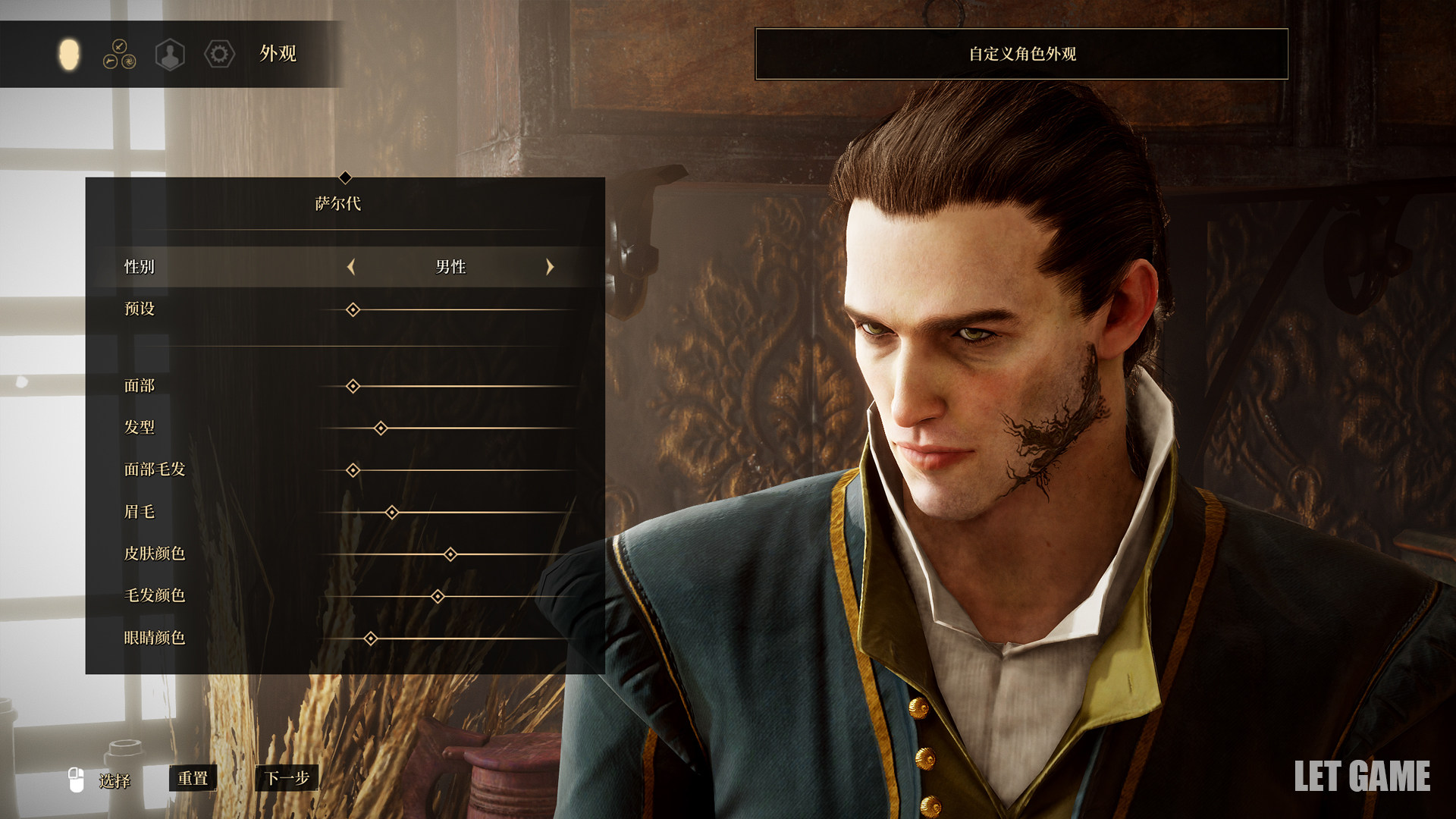Proceed with the 下一步 button
This screenshot has height=819, width=1456.
click(287, 779)
